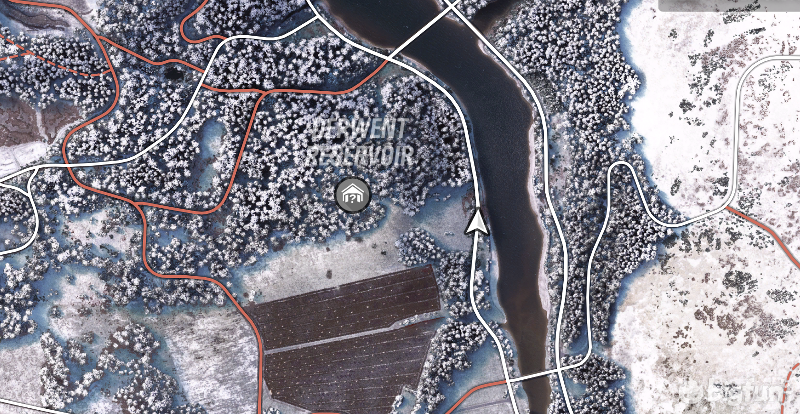Click the white player arrow marker
Screen dimensions: 800x414
point(479,222)
